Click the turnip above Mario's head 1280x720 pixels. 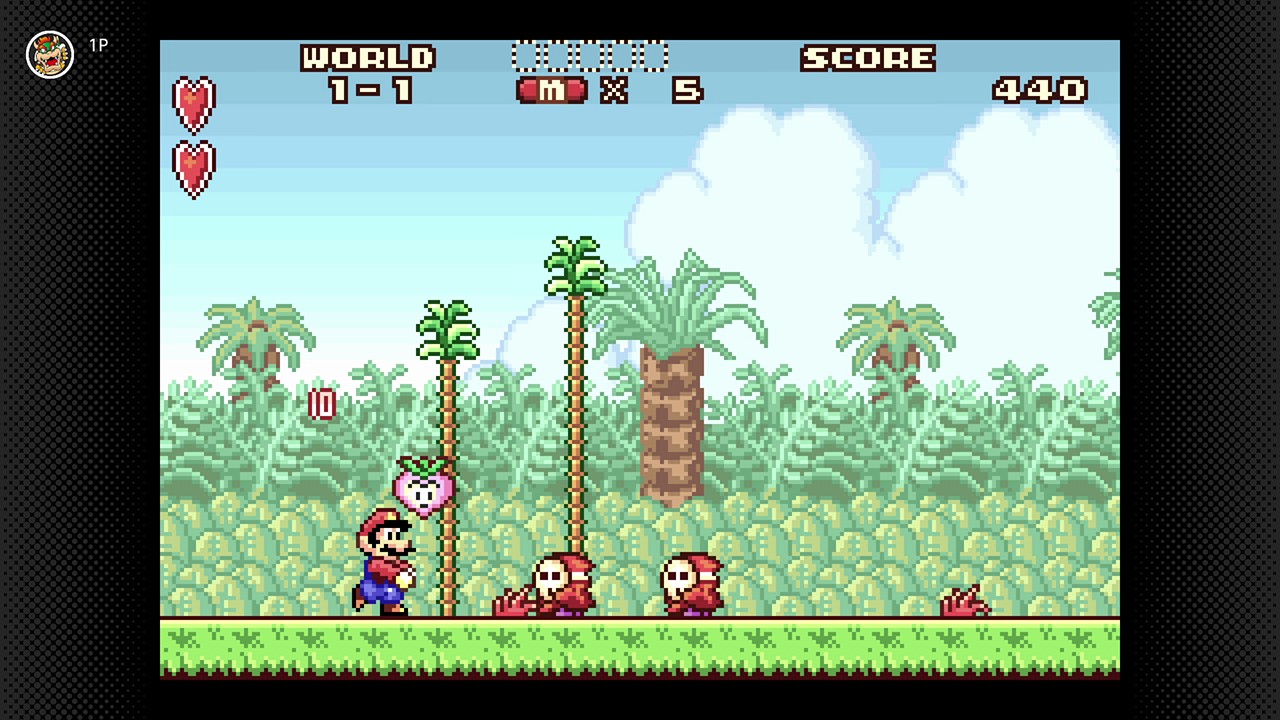424,488
